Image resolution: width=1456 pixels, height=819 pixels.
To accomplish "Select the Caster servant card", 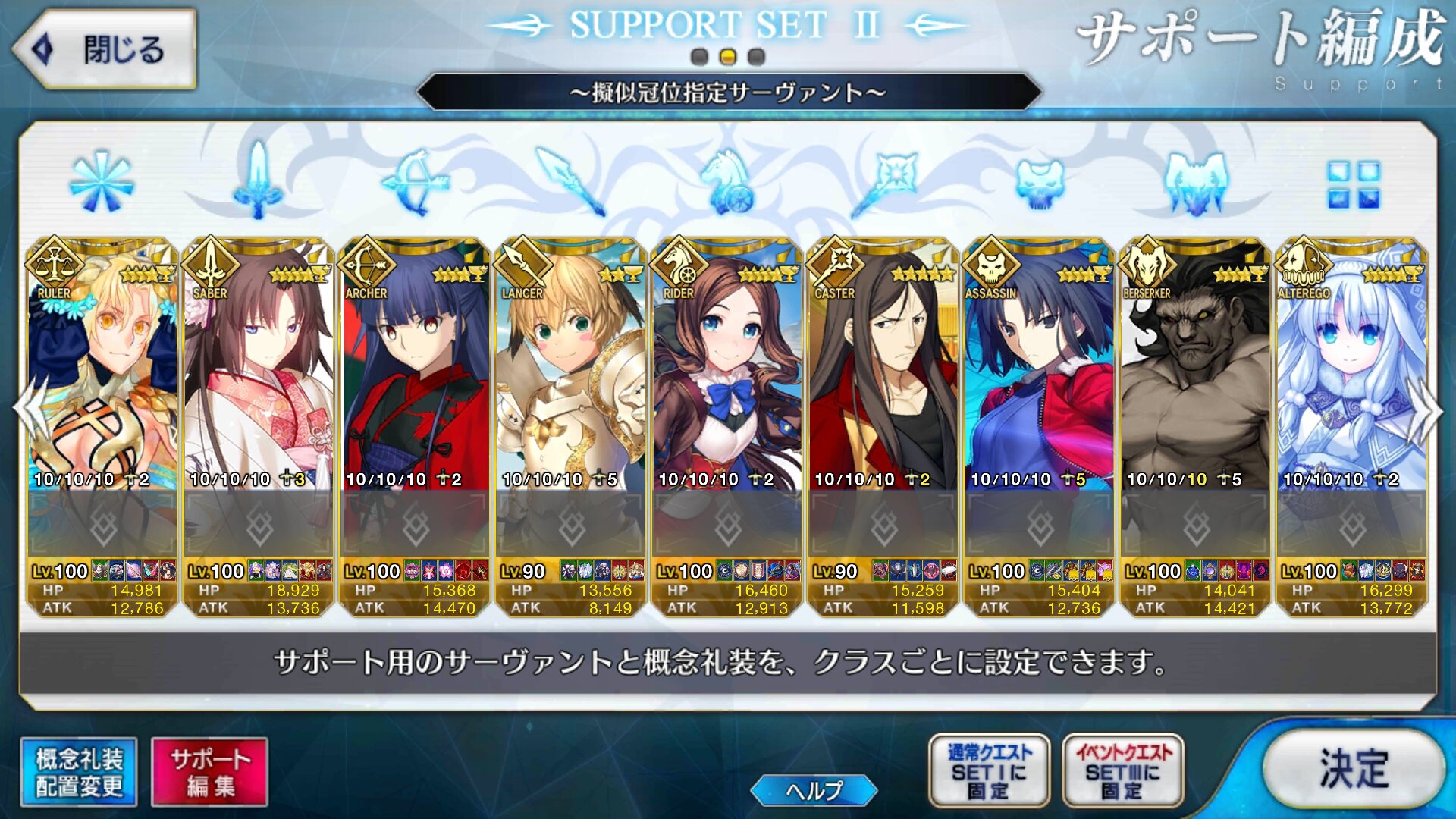I will click(x=883, y=379).
